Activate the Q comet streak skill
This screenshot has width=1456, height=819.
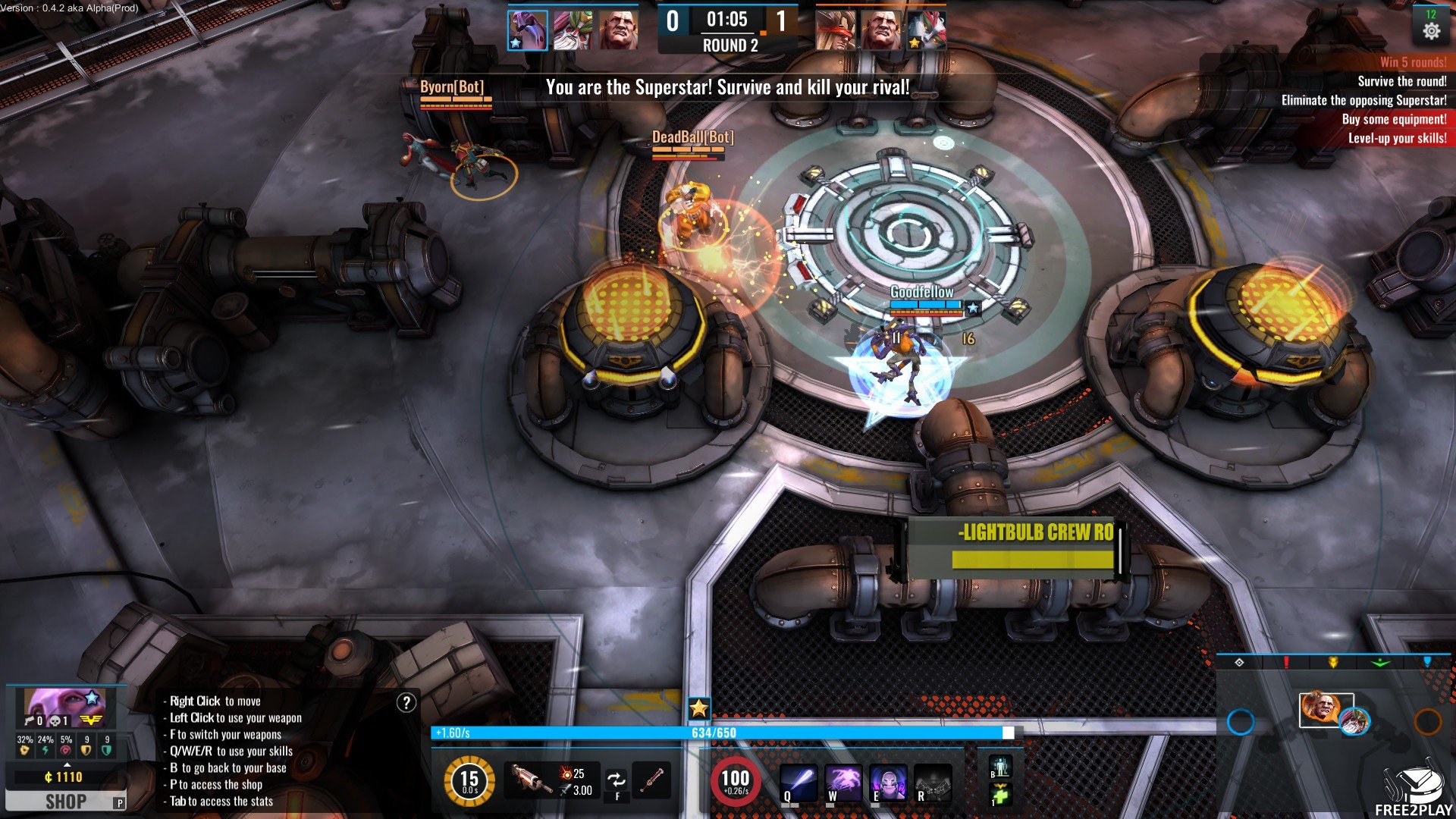pyautogui.click(x=799, y=781)
